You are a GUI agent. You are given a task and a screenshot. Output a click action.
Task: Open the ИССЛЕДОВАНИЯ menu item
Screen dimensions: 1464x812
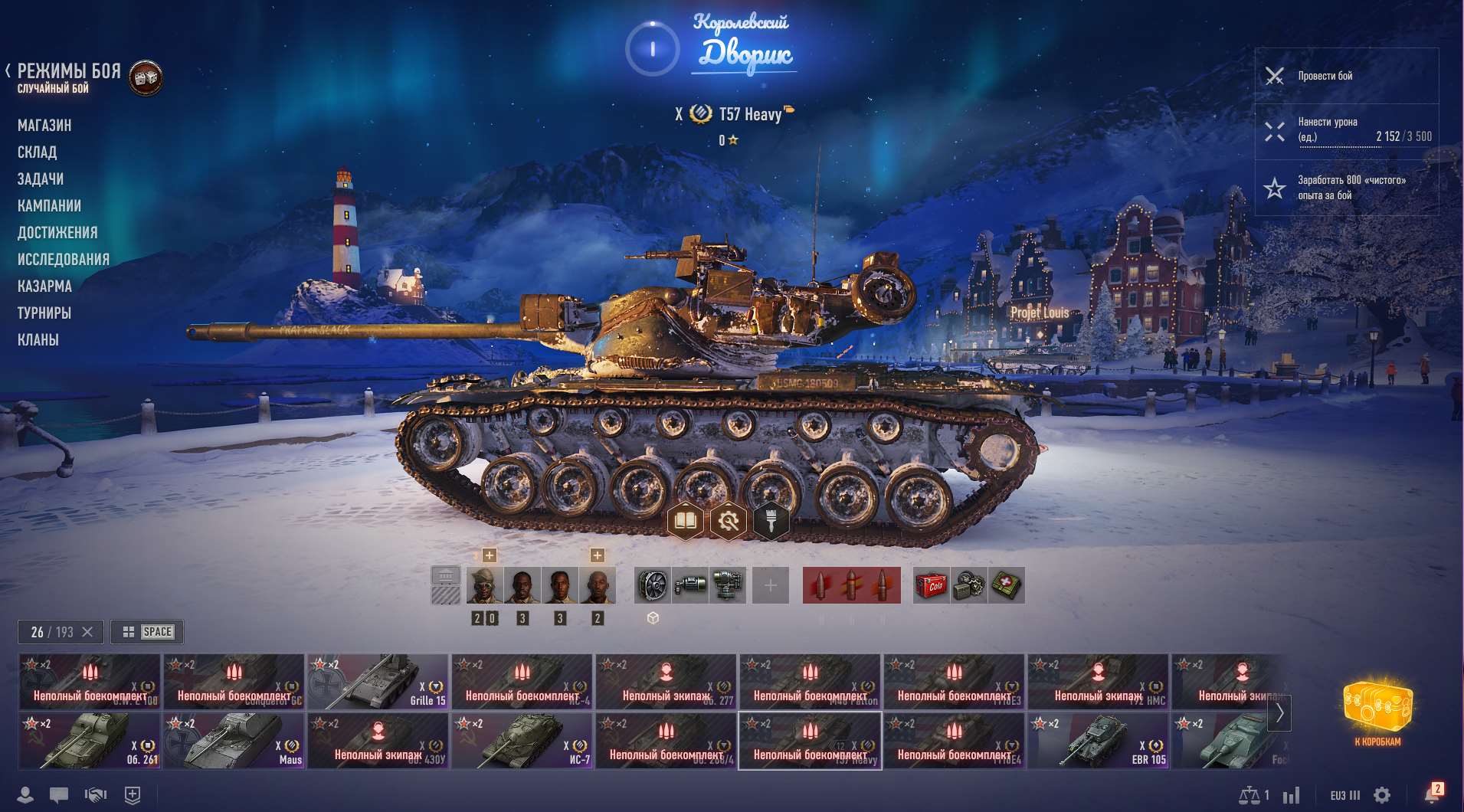click(64, 259)
